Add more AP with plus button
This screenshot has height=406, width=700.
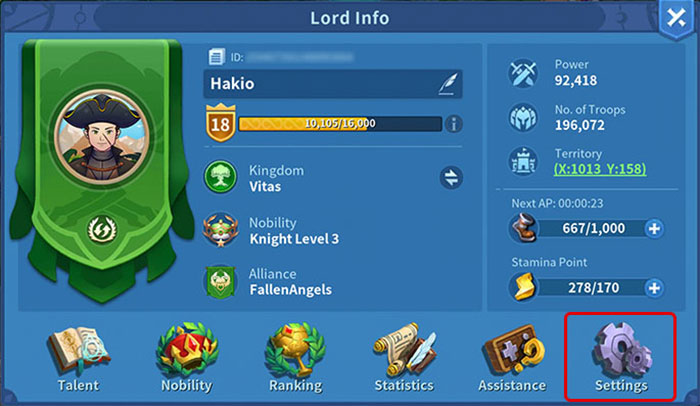[654, 228]
